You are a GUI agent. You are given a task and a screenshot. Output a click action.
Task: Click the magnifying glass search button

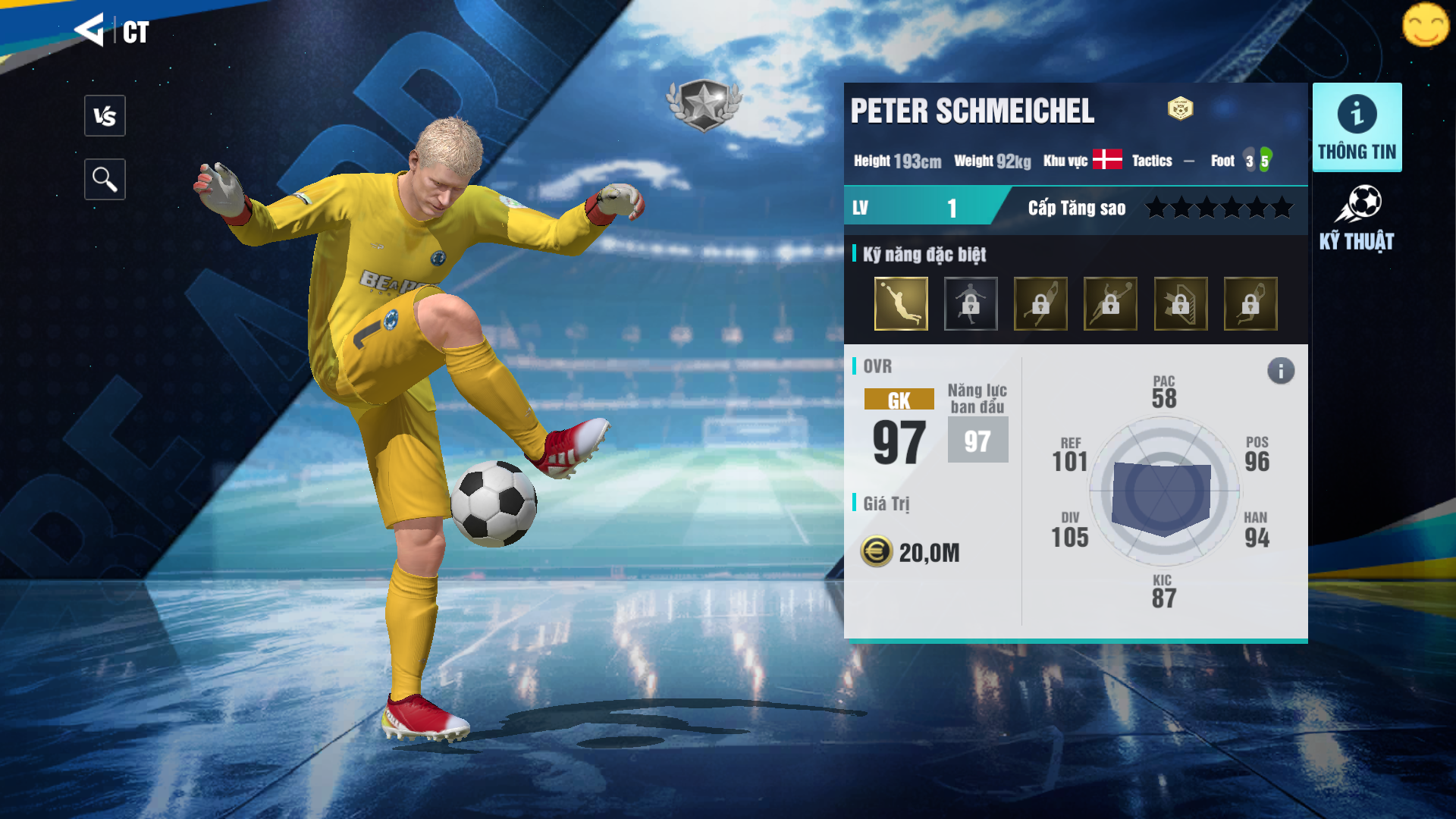click(x=105, y=180)
